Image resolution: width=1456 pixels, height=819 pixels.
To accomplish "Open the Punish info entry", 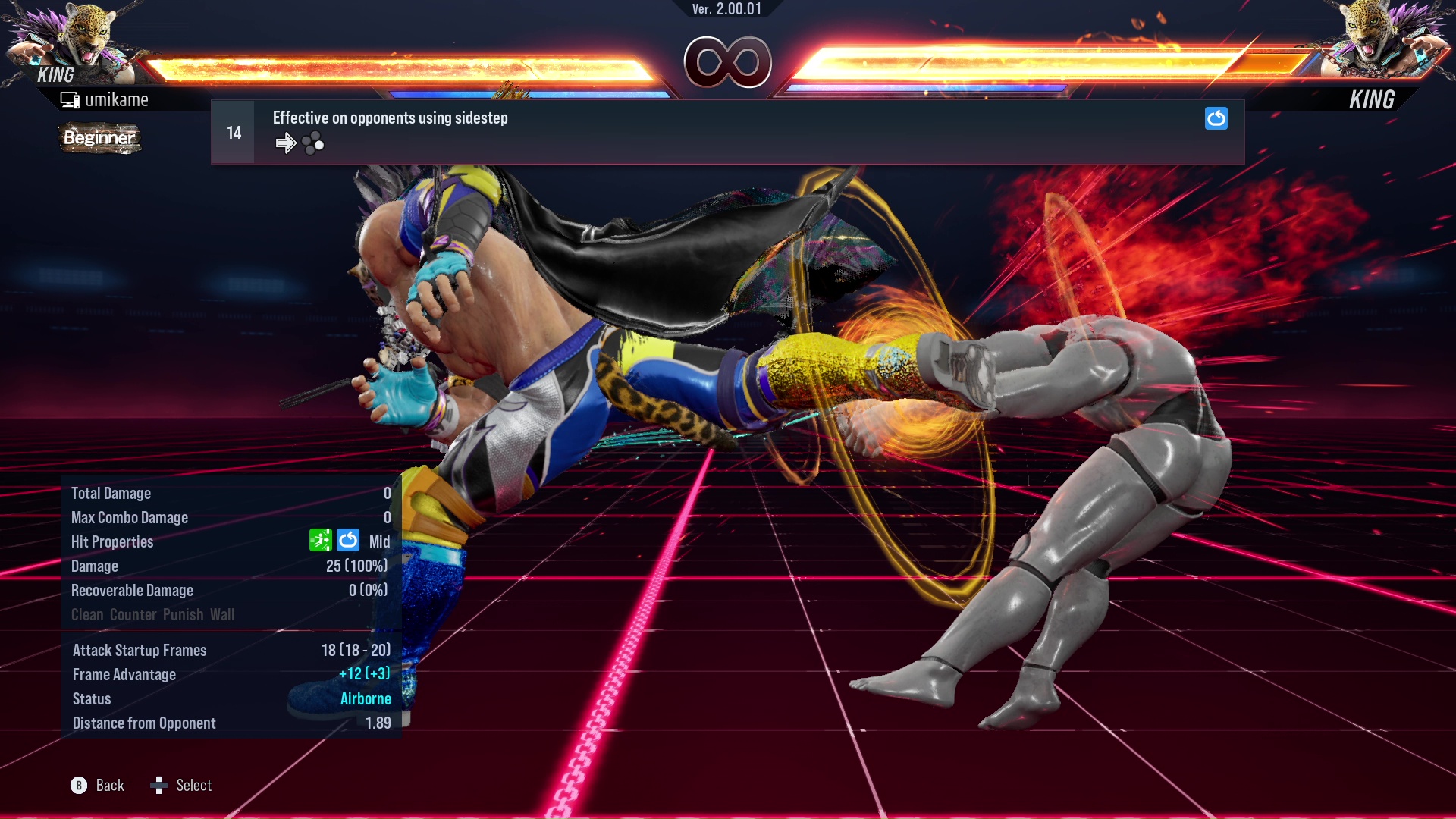I will click(182, 615).
